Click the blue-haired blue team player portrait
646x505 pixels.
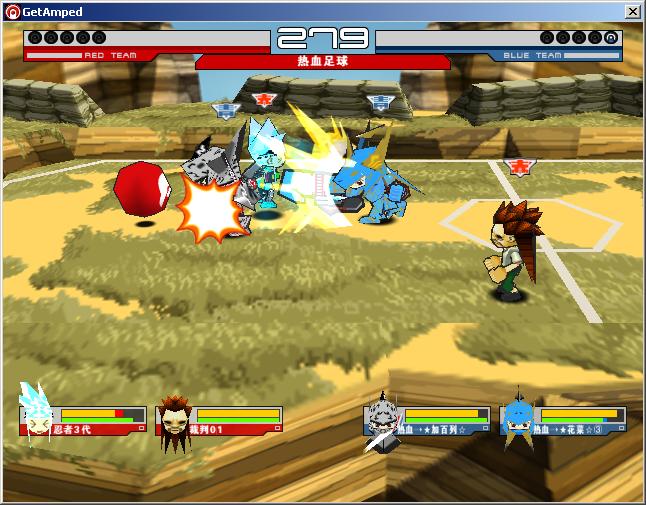[x=516, y=419]
